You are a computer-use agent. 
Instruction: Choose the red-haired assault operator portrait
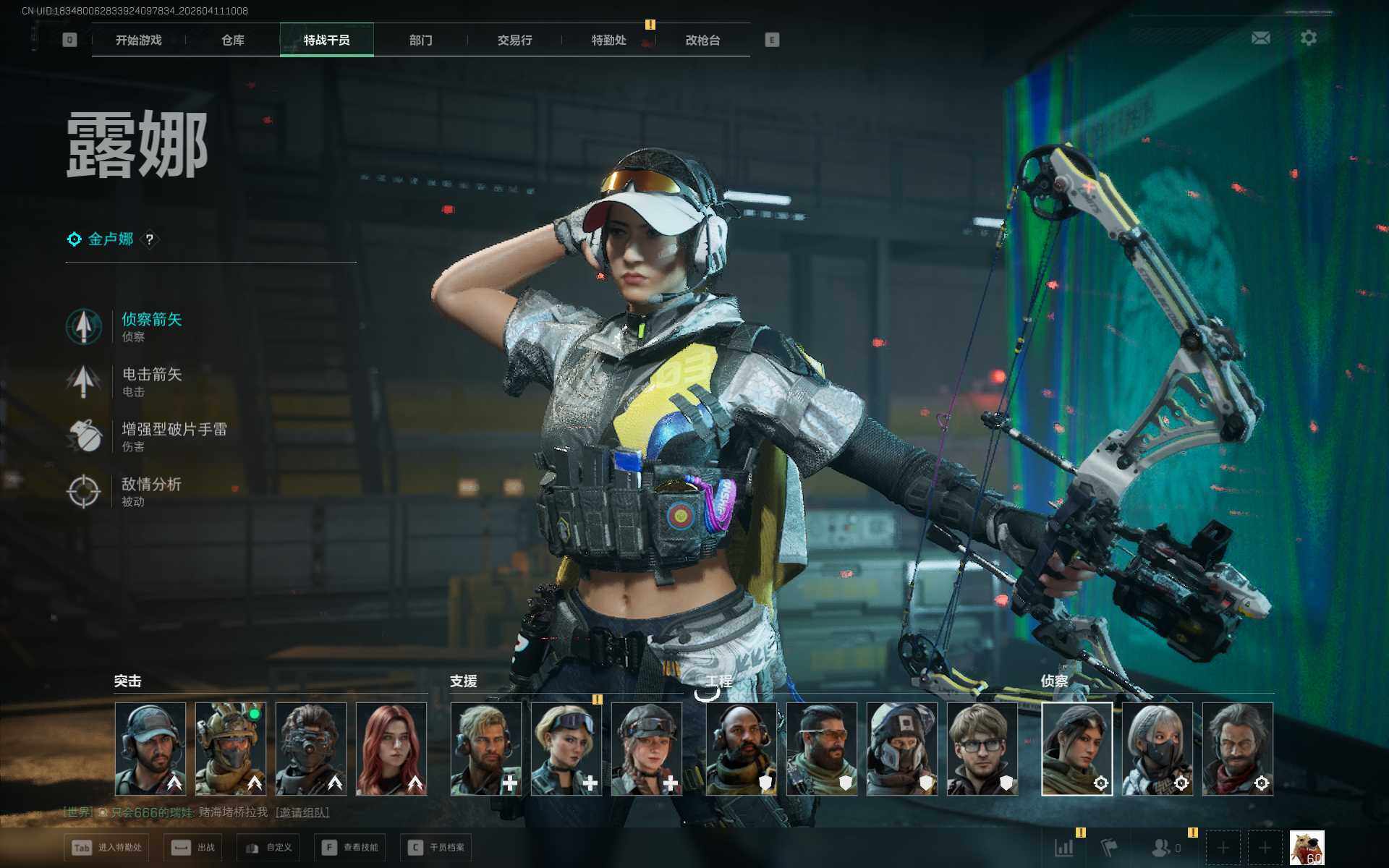coord(391,749)
